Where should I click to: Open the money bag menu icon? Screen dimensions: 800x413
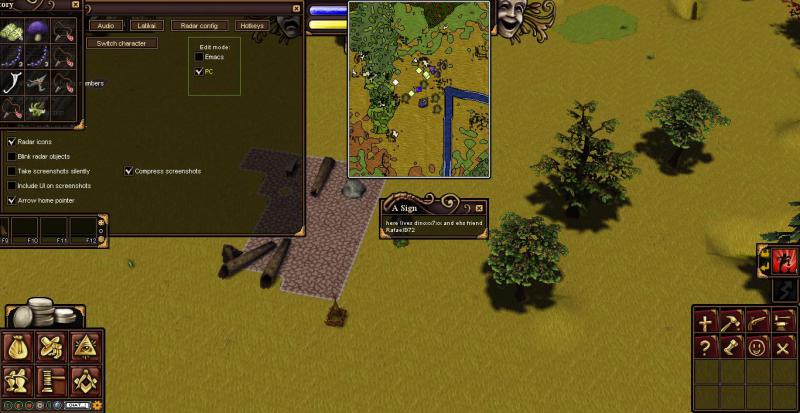(19, 346)
